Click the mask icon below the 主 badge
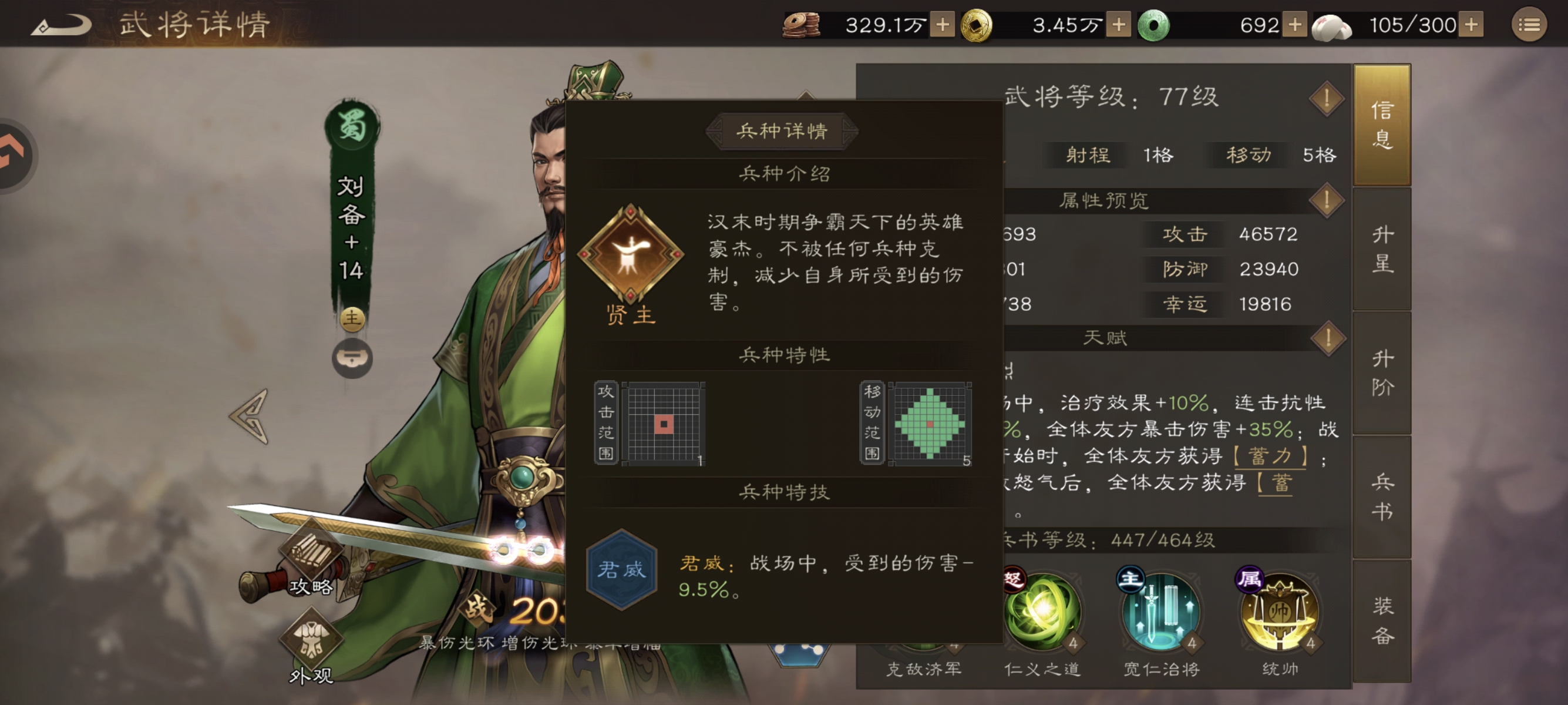 [352, 359]
